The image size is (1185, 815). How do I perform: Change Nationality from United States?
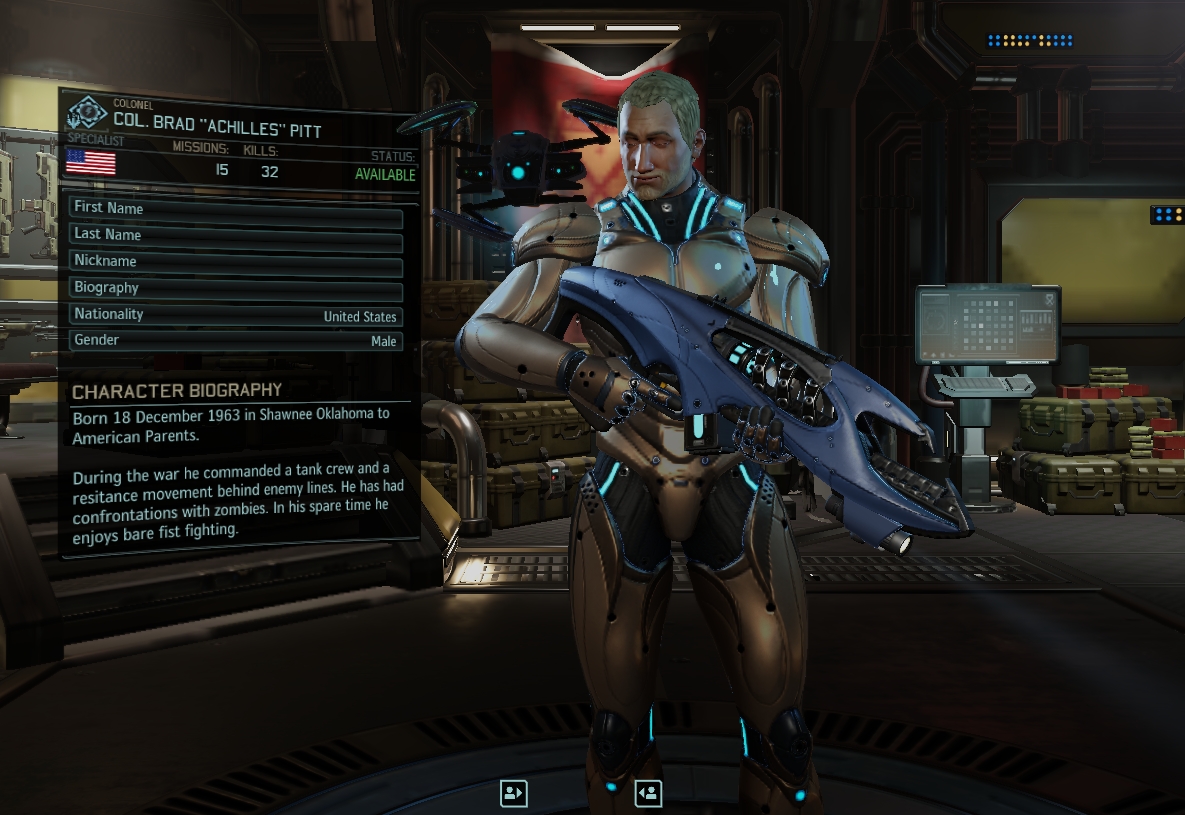point(236,315)
